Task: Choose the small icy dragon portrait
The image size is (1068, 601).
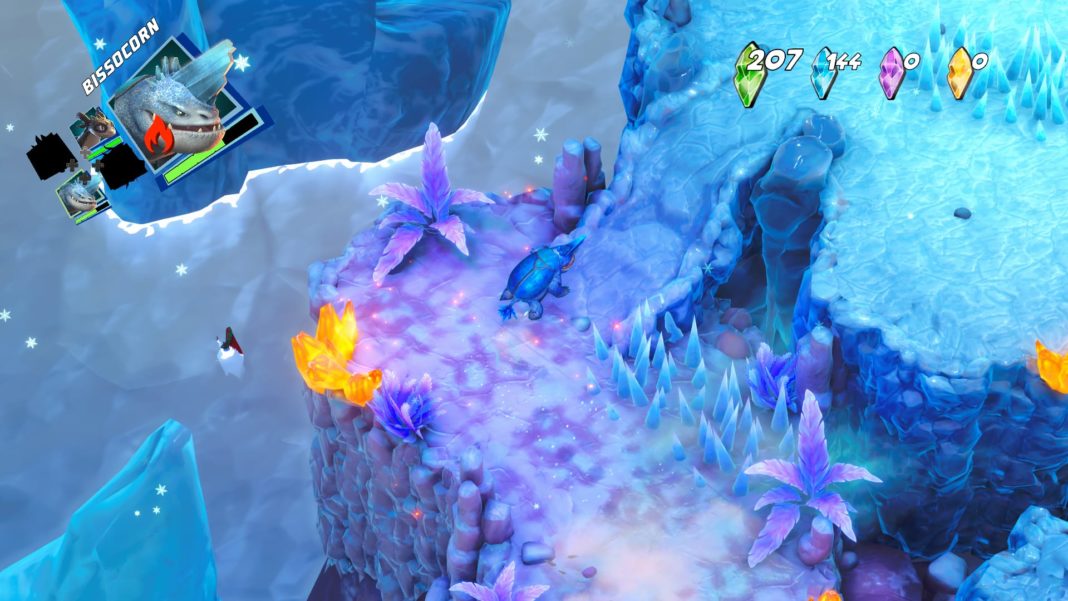Action: coord(80,191)
